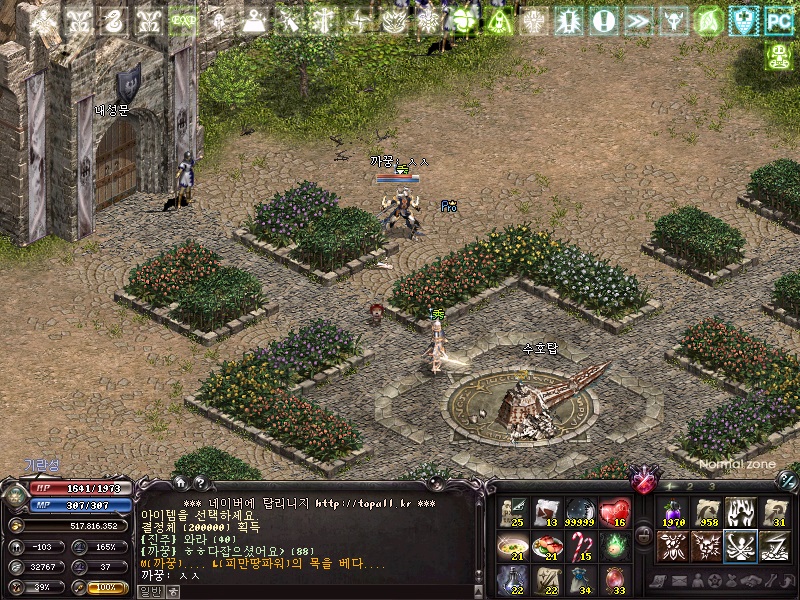Activate the lightning bolt skill
Screen dimensions: 800x600
(774, 546)
